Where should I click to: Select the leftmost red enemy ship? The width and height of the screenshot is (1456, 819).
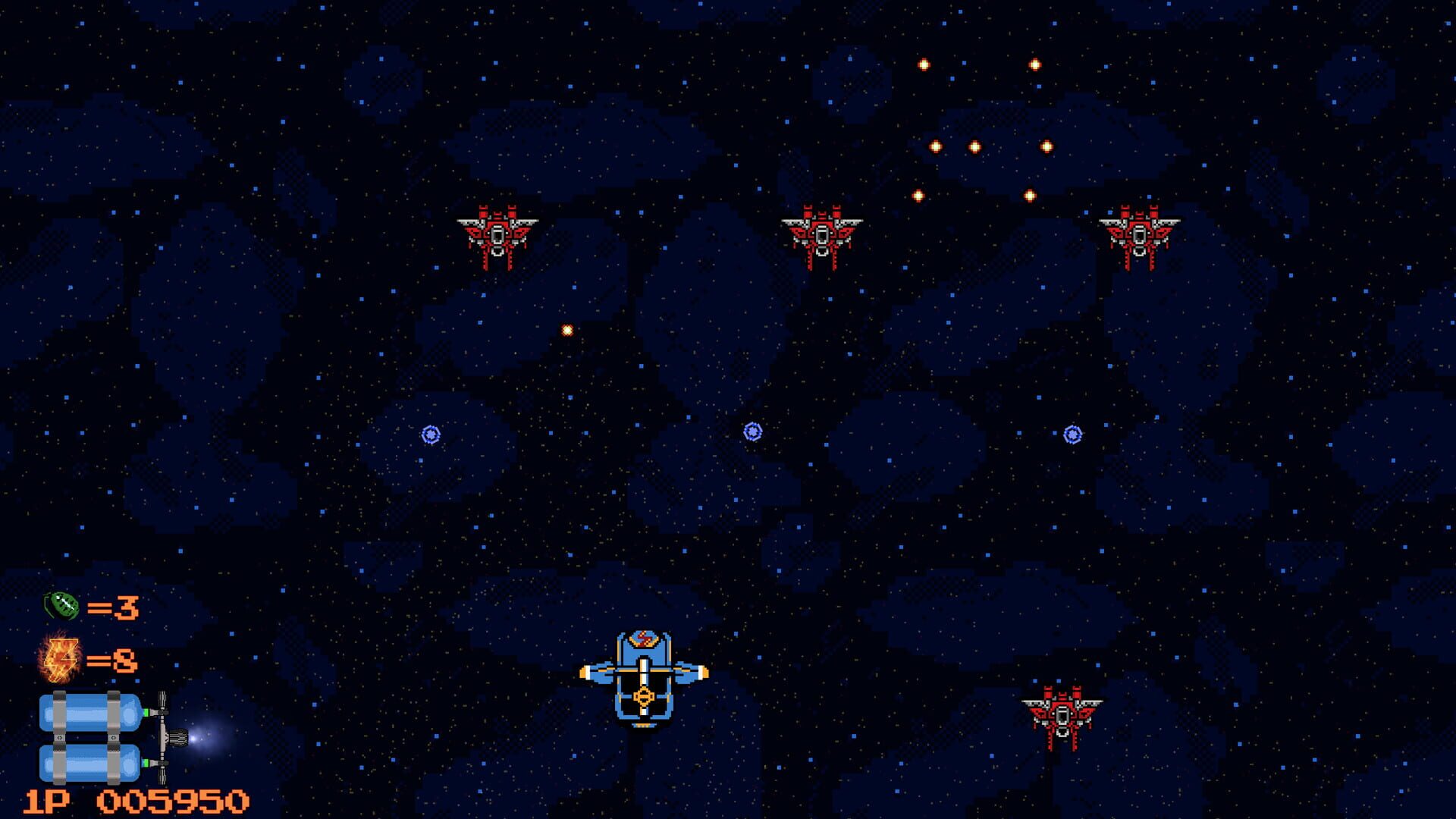click(x=497, y=235)
